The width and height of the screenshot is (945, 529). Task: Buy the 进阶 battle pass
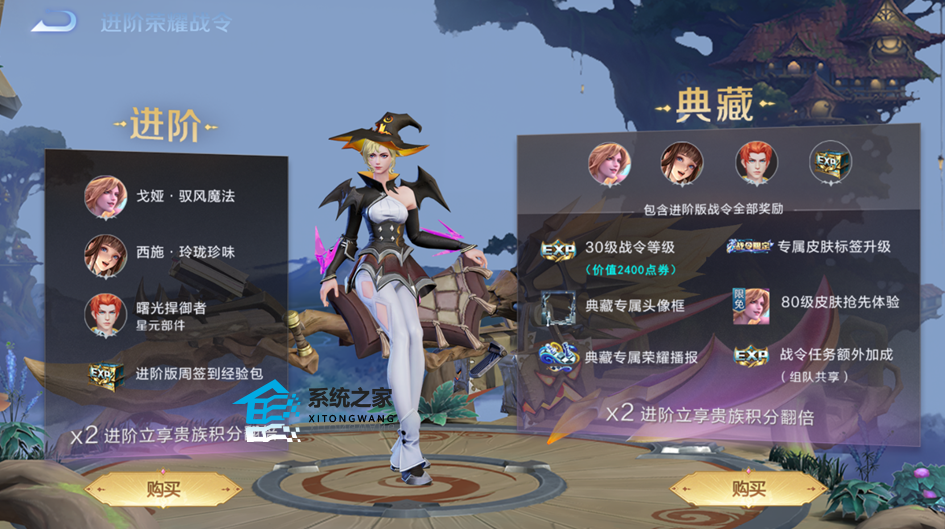point(163,489)
